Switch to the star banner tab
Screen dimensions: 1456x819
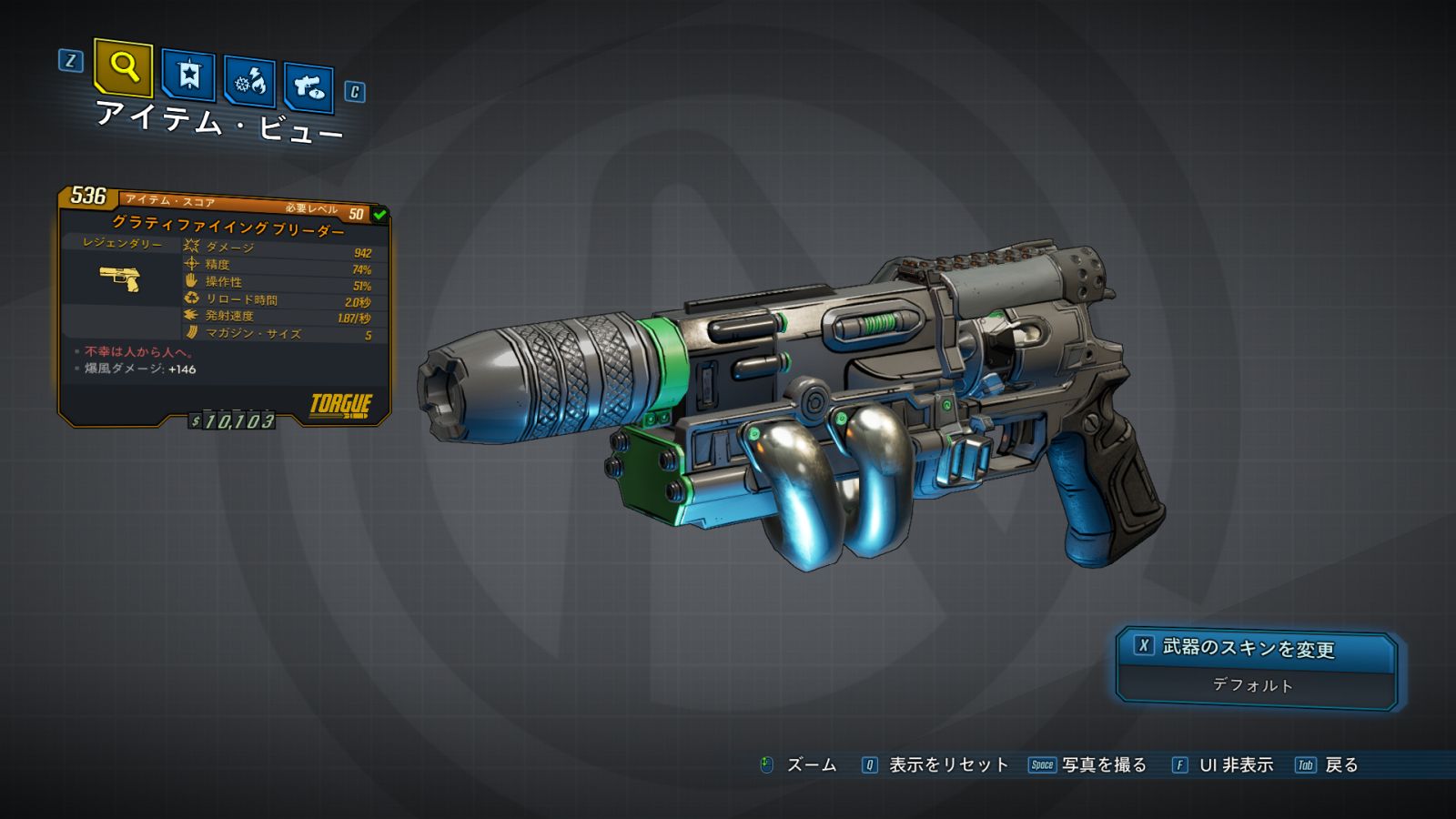click(188, 75)
